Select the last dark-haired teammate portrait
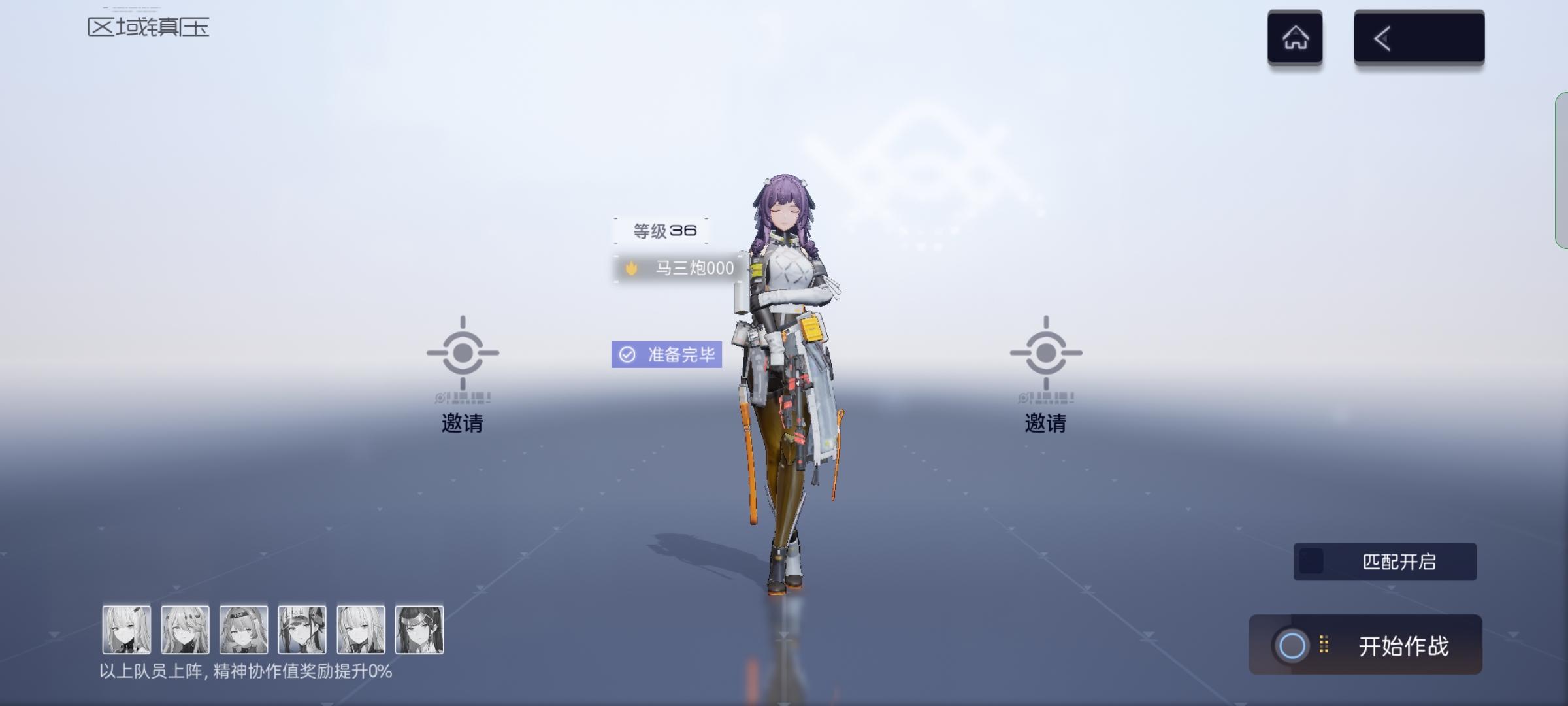The image size is (1568, 706). (x=419, y=630)
